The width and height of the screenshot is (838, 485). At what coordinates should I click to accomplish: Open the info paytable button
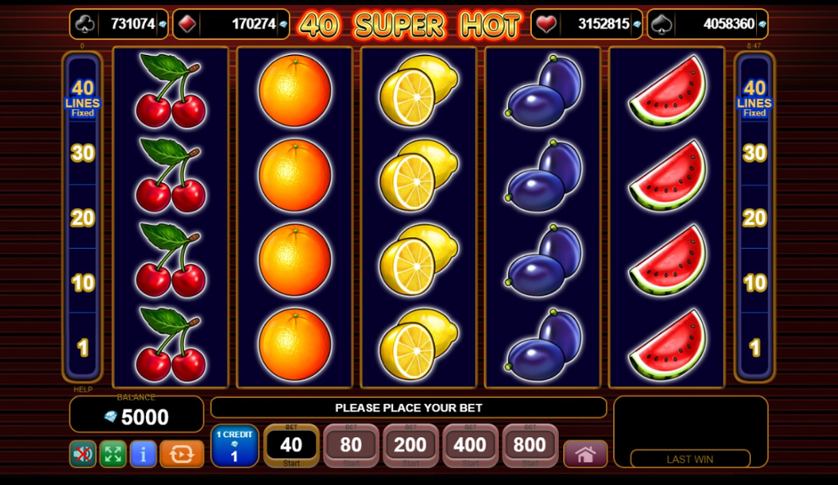[x=143, y=454]
